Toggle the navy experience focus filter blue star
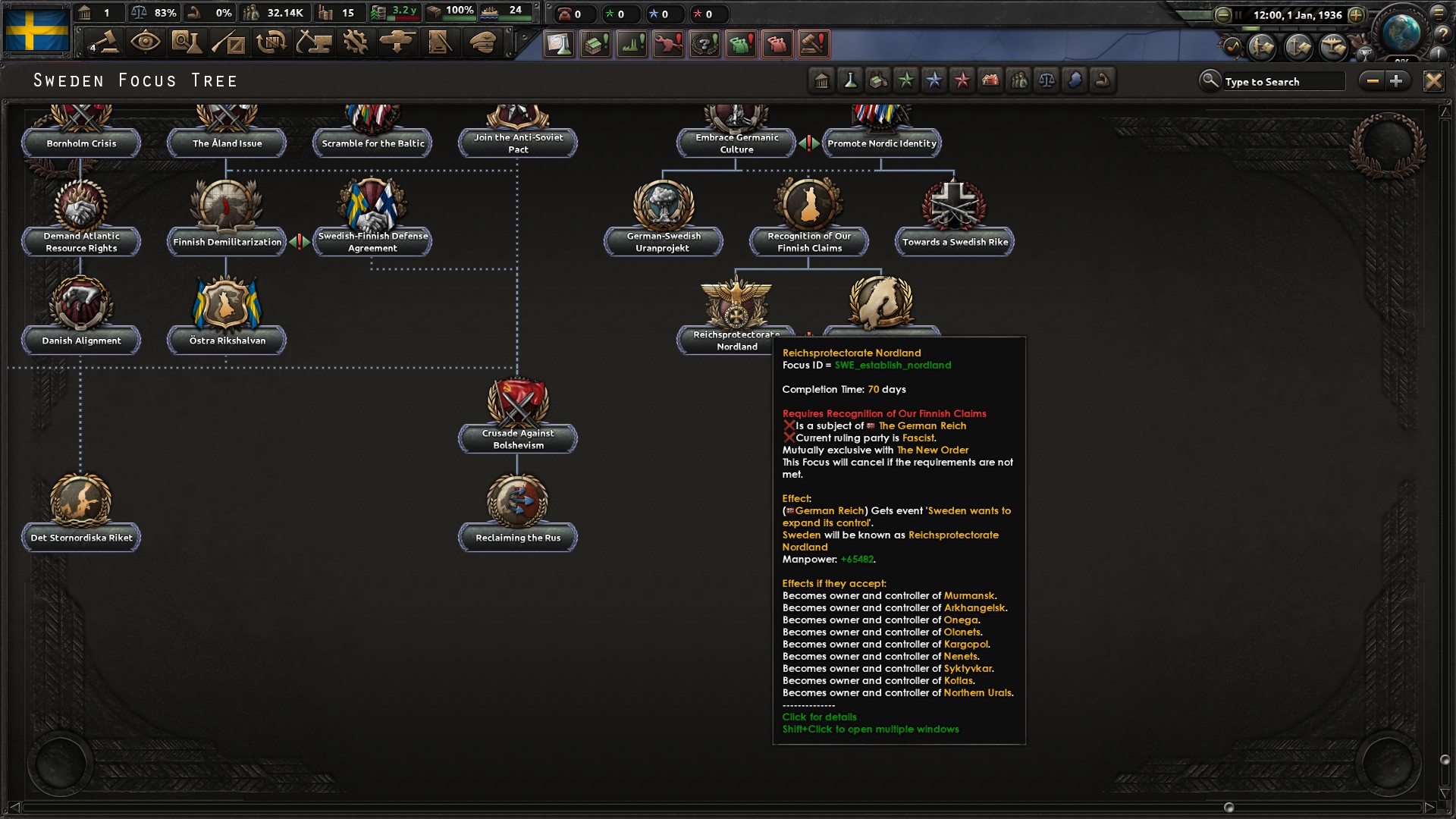Screen dimensions: 1456x819 click(934, 80)
